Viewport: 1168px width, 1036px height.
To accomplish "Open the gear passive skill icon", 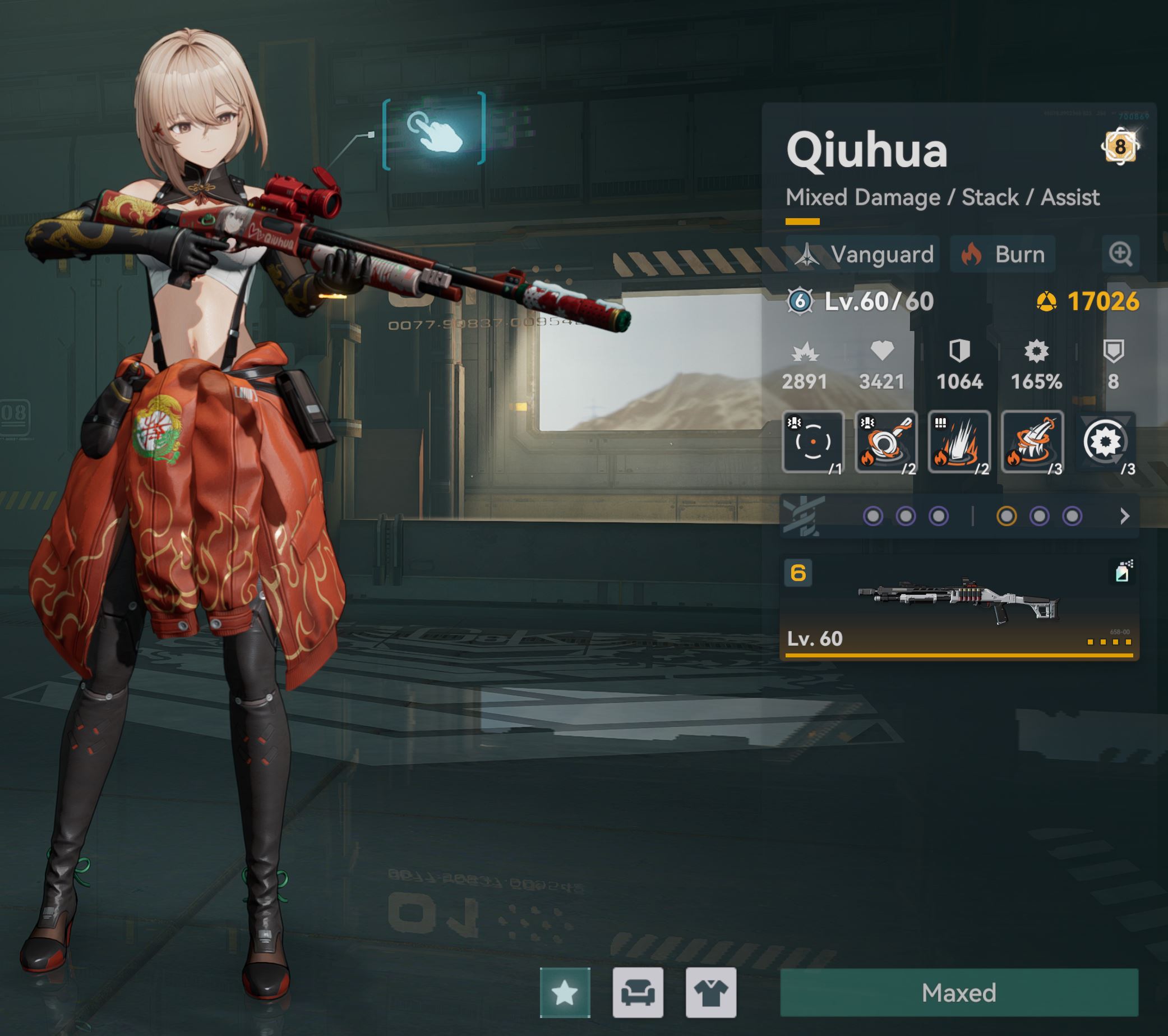I will point(1105,441).
